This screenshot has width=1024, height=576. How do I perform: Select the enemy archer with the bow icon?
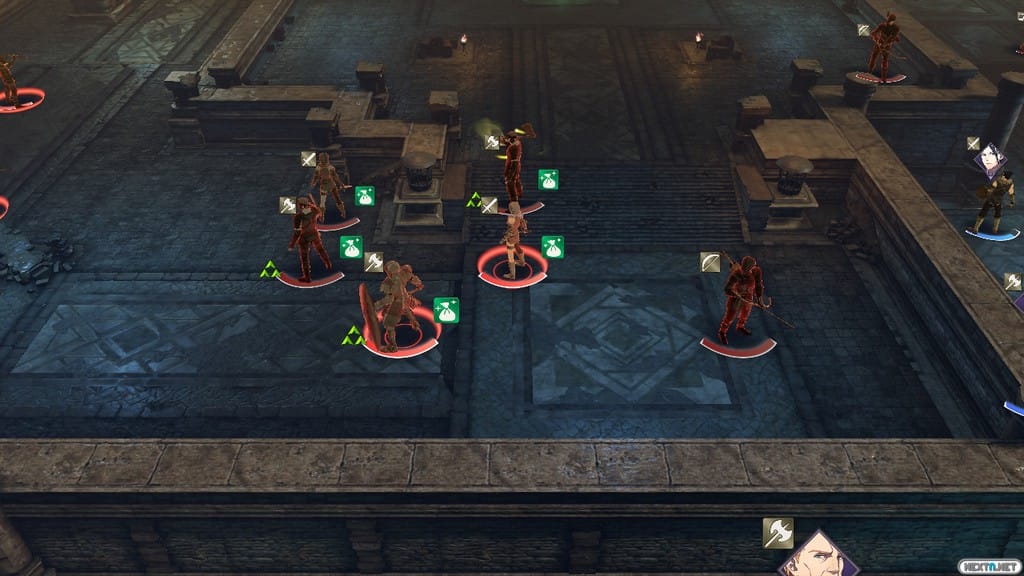[740, 298]
